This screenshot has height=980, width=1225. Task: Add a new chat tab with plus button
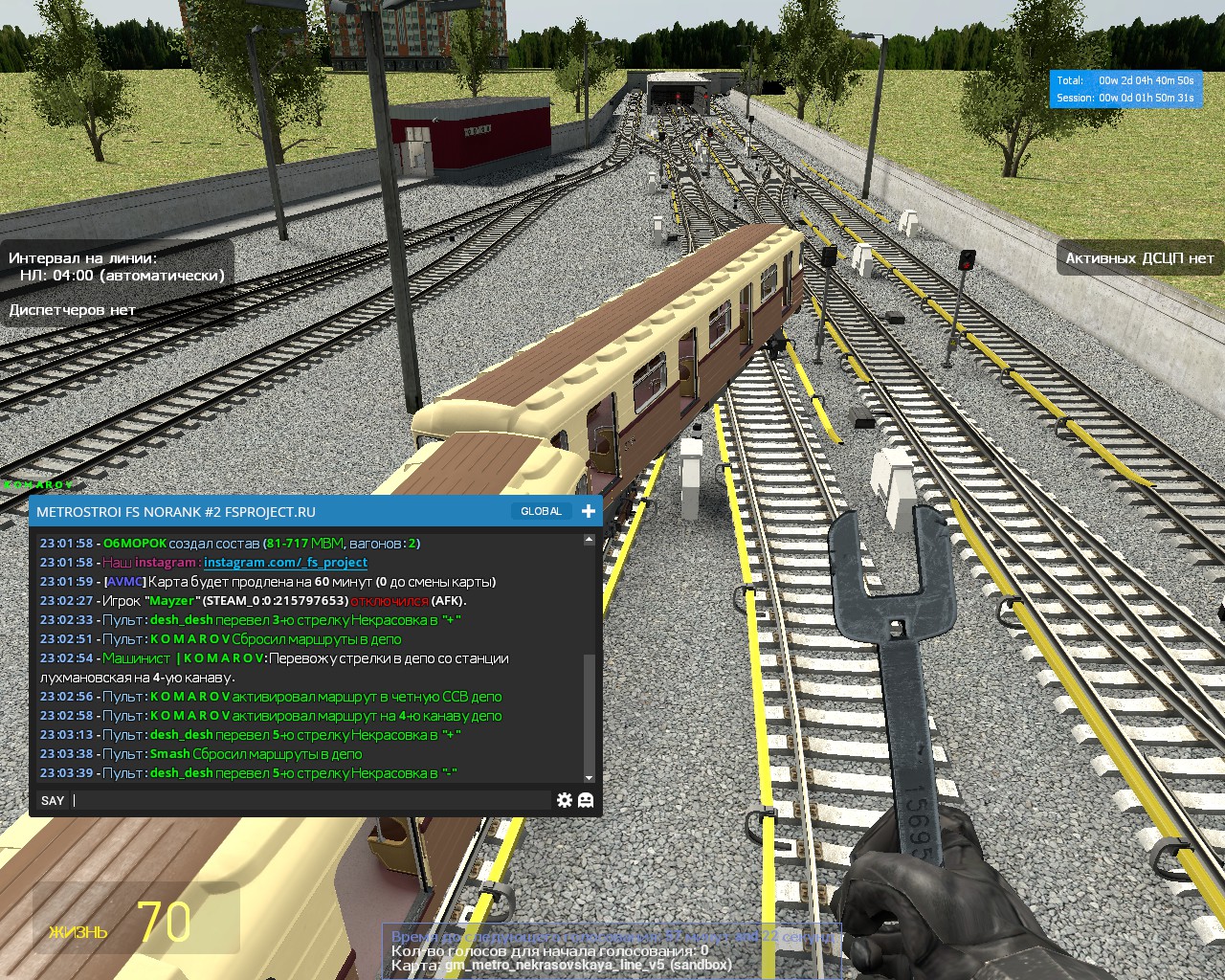point(589,511)
